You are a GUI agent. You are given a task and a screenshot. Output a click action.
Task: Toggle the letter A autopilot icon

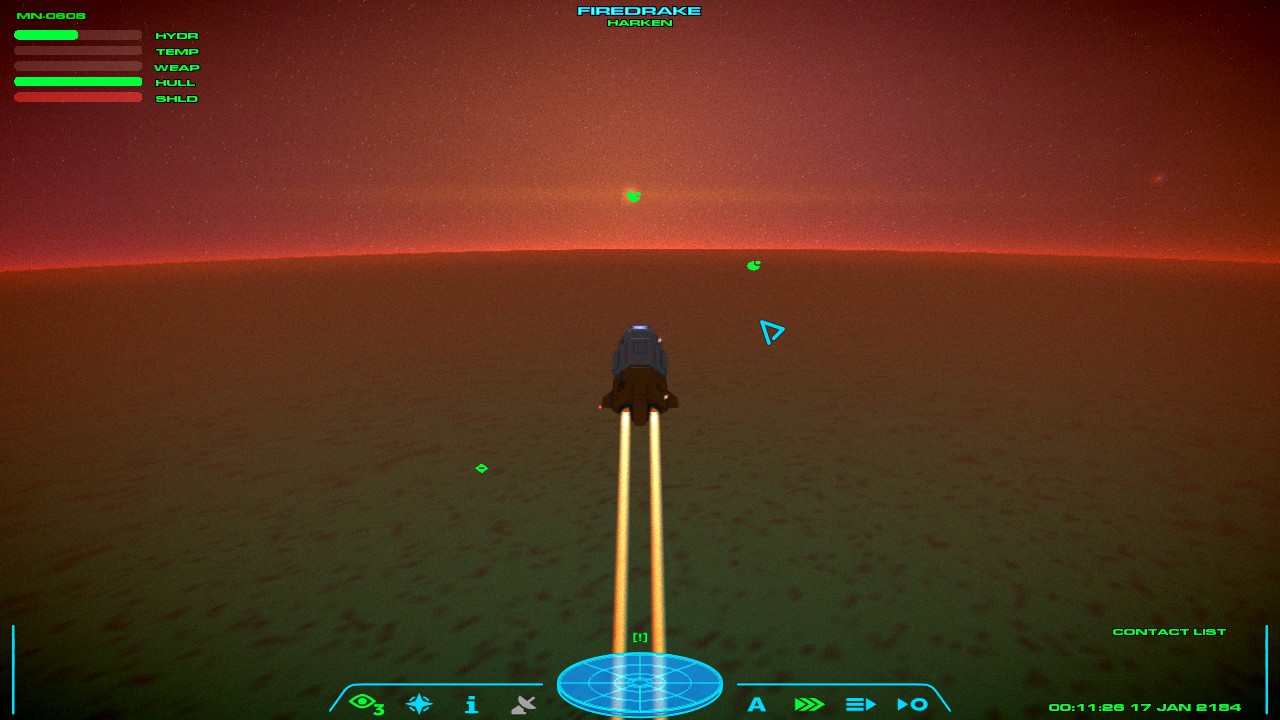coord(757,704)
